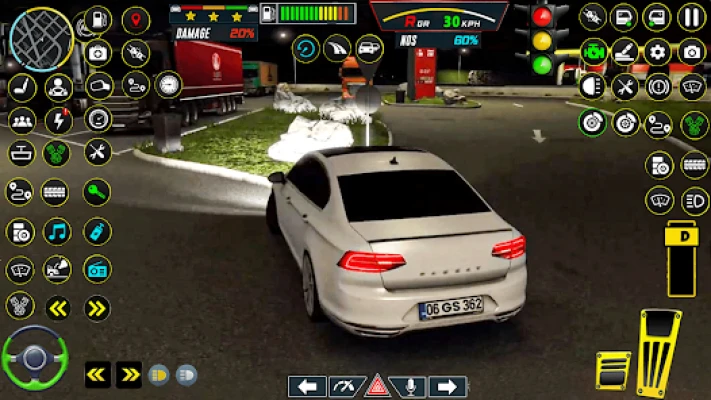Toggle the green engine icon

click(x=594, y=52)
